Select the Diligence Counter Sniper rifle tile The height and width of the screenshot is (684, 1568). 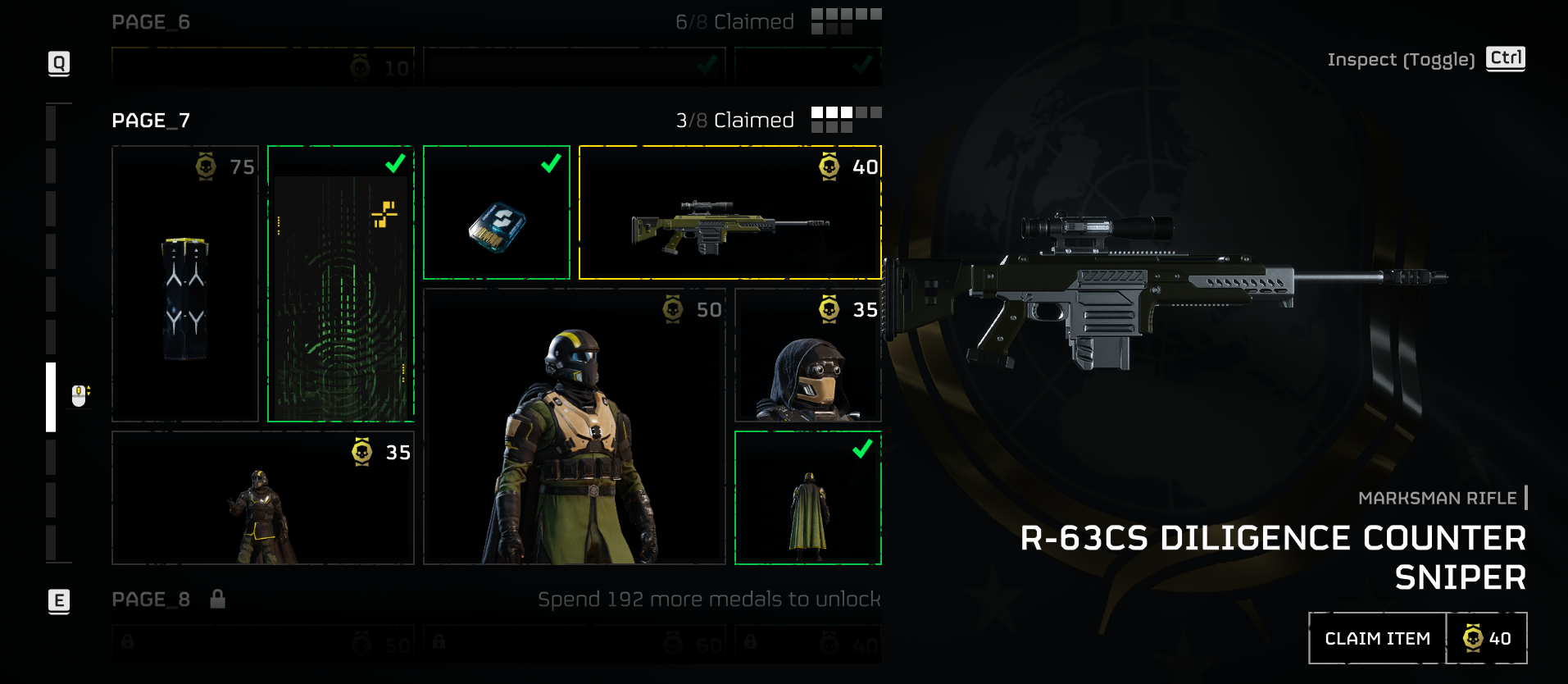pyautogui.click(x=729, y=213)
